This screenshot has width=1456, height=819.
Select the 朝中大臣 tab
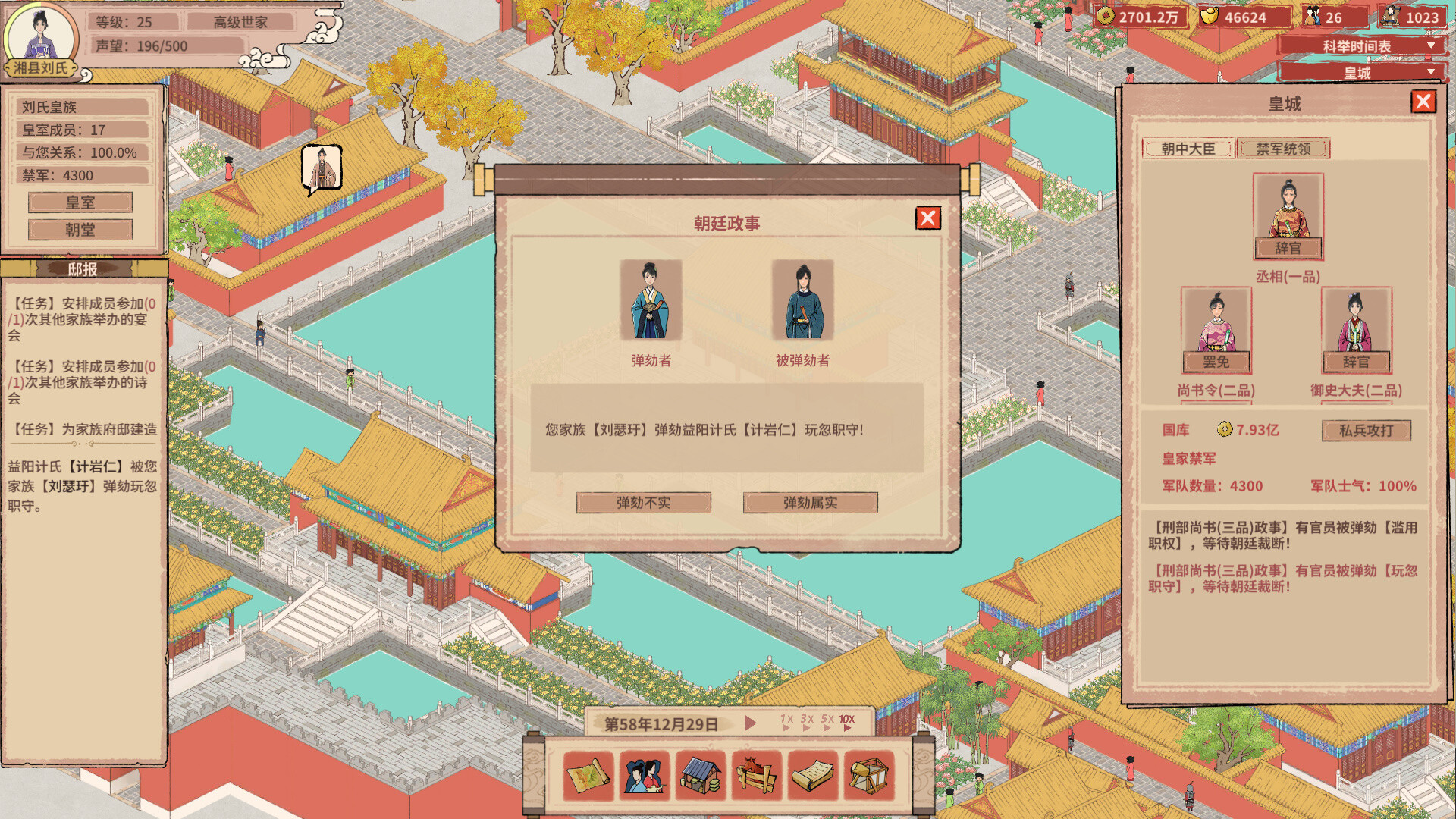(1191, 149)
